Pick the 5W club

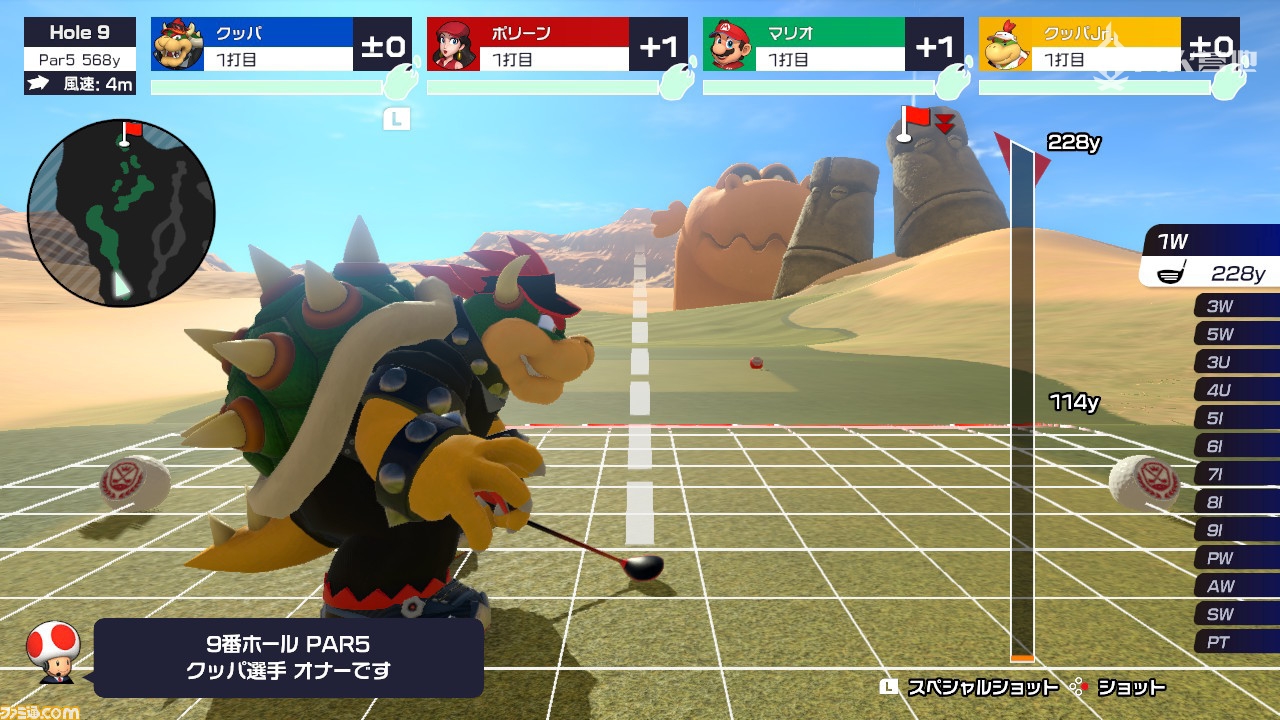pyautogui.click(x=1236, y=335)
